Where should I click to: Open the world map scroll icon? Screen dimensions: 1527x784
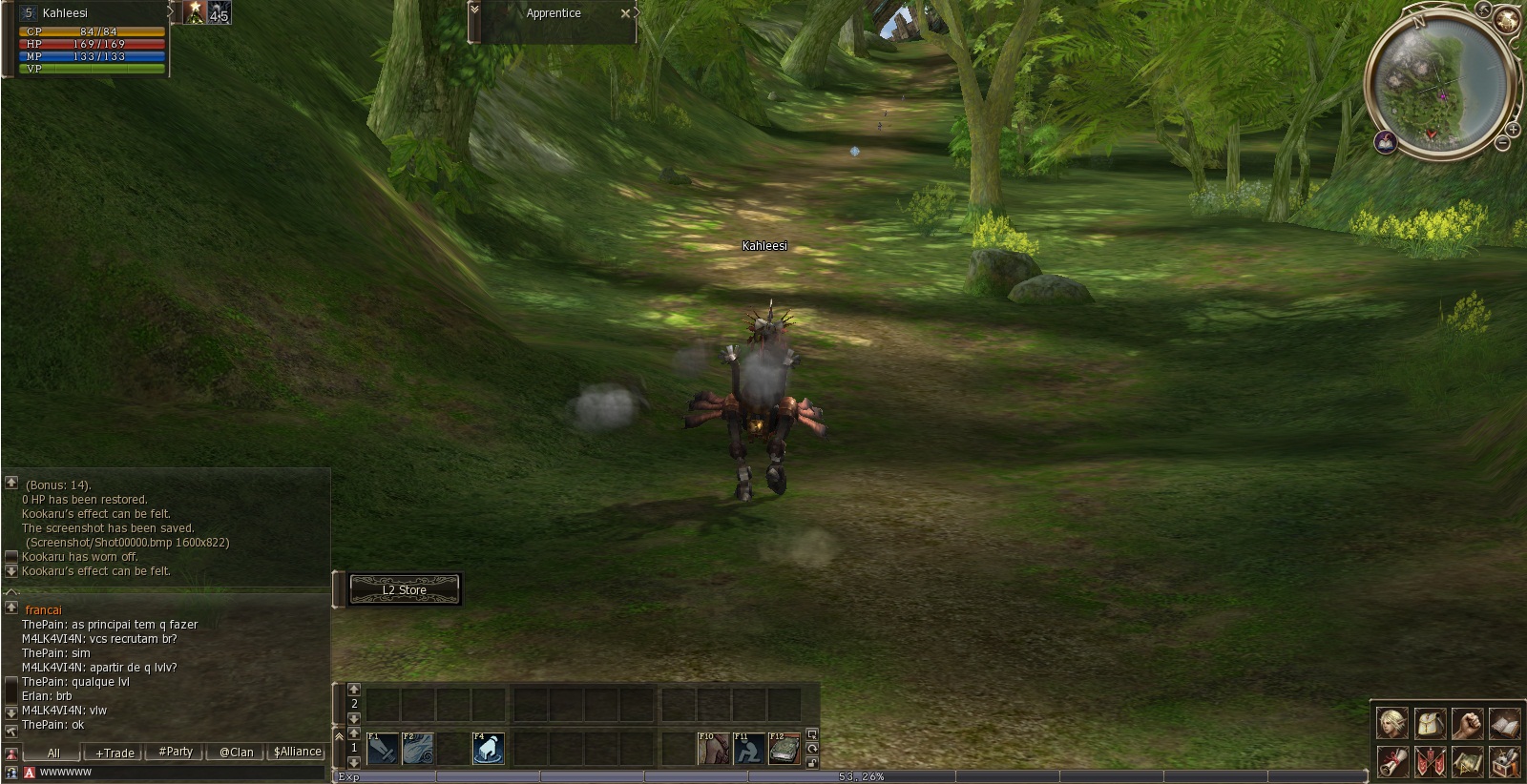pyautogui.click(x=1467, y=761)
